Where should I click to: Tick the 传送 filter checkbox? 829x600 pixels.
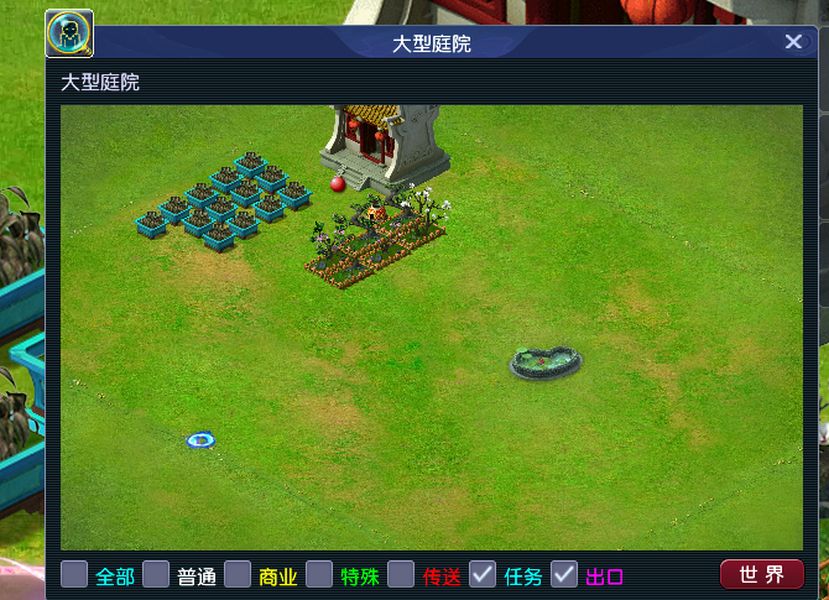(401, 574)
